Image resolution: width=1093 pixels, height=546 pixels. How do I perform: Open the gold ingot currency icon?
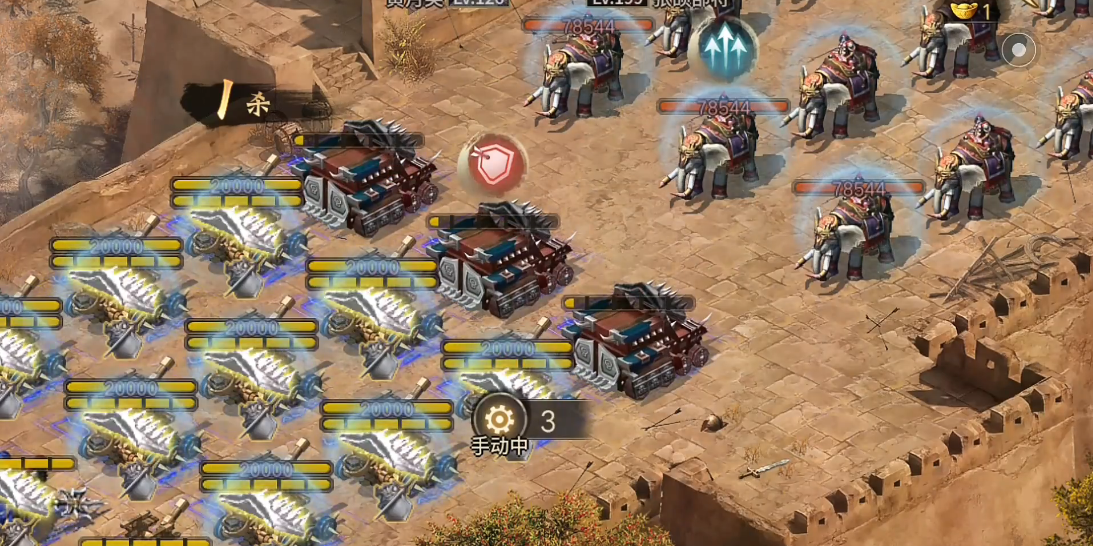pyautogui.click(x=964, y=11)
